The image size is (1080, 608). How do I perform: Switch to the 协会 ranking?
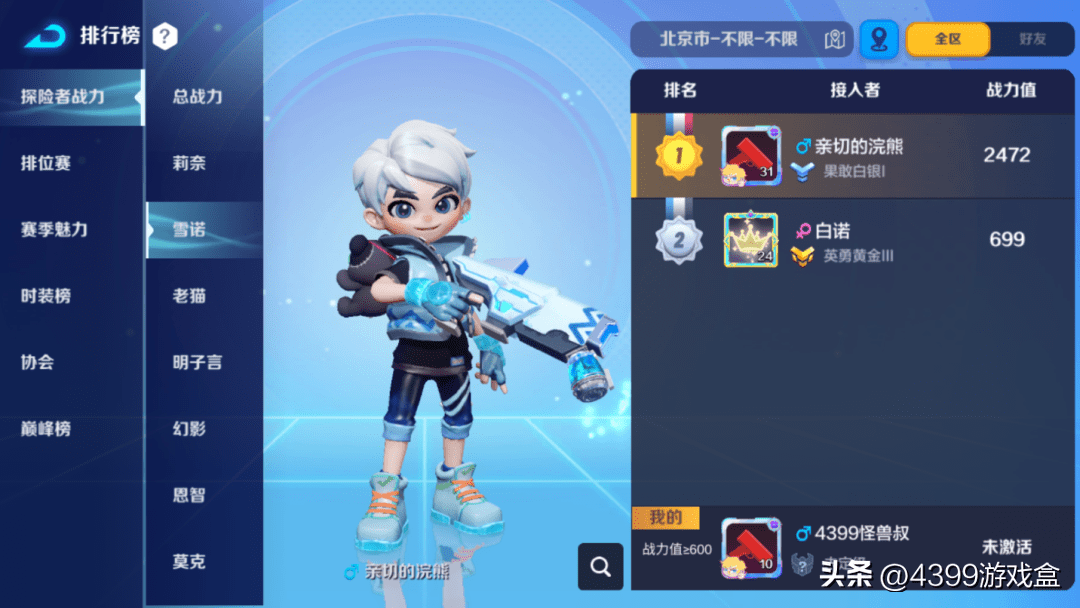(x=37, y=362)
